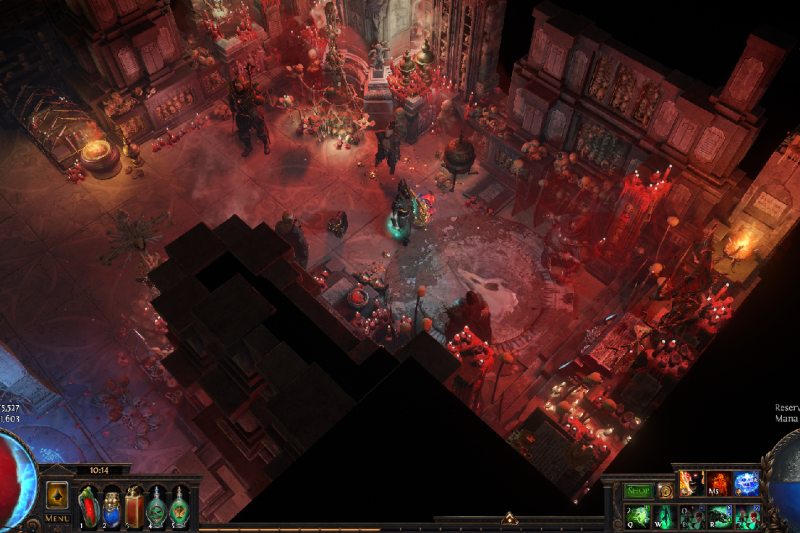
Task: Activate the dark green W skill slot
Action: pos(665,516)
